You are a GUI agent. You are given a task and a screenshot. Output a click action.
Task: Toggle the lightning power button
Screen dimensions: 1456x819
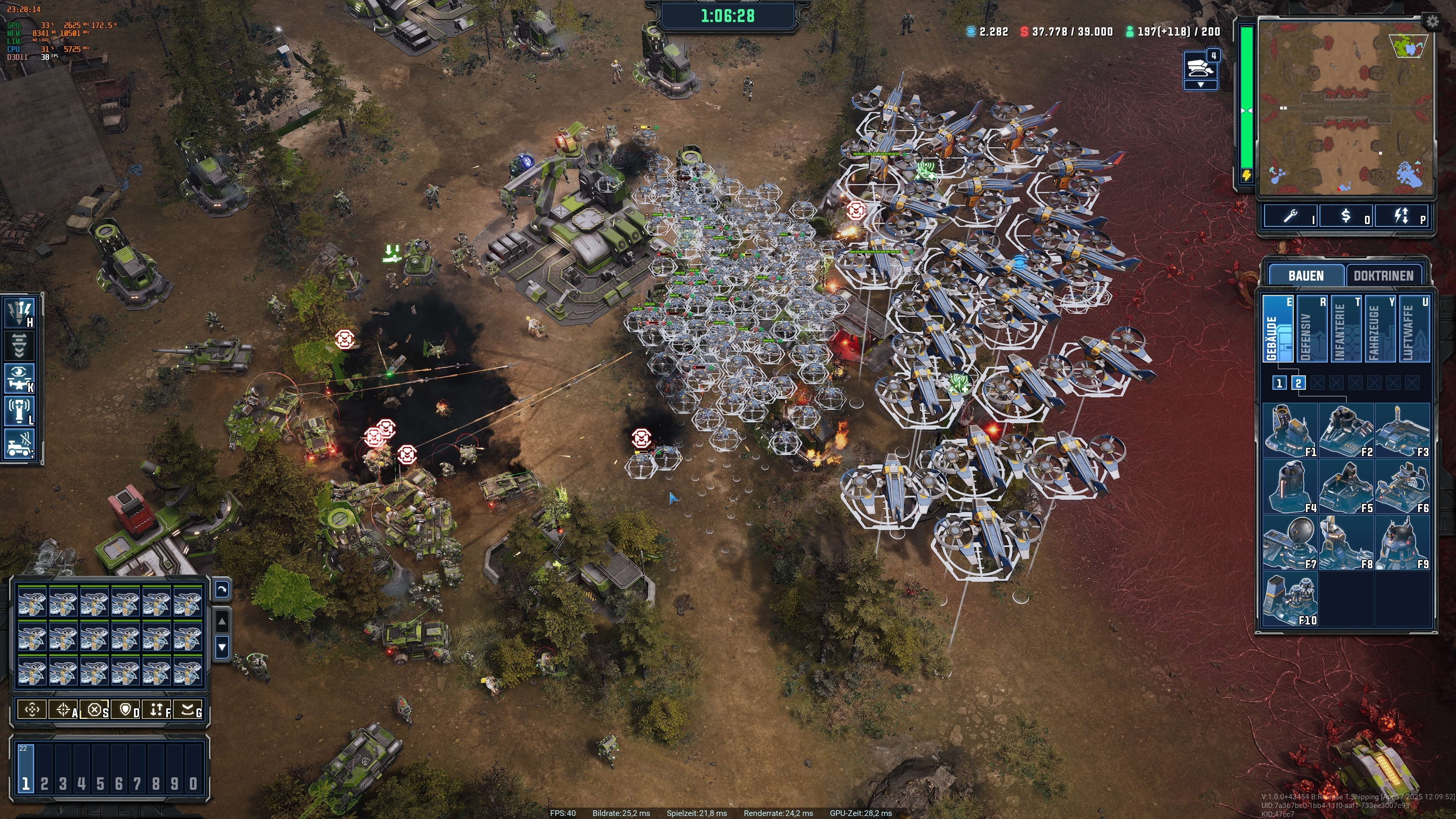[1402, 217]
